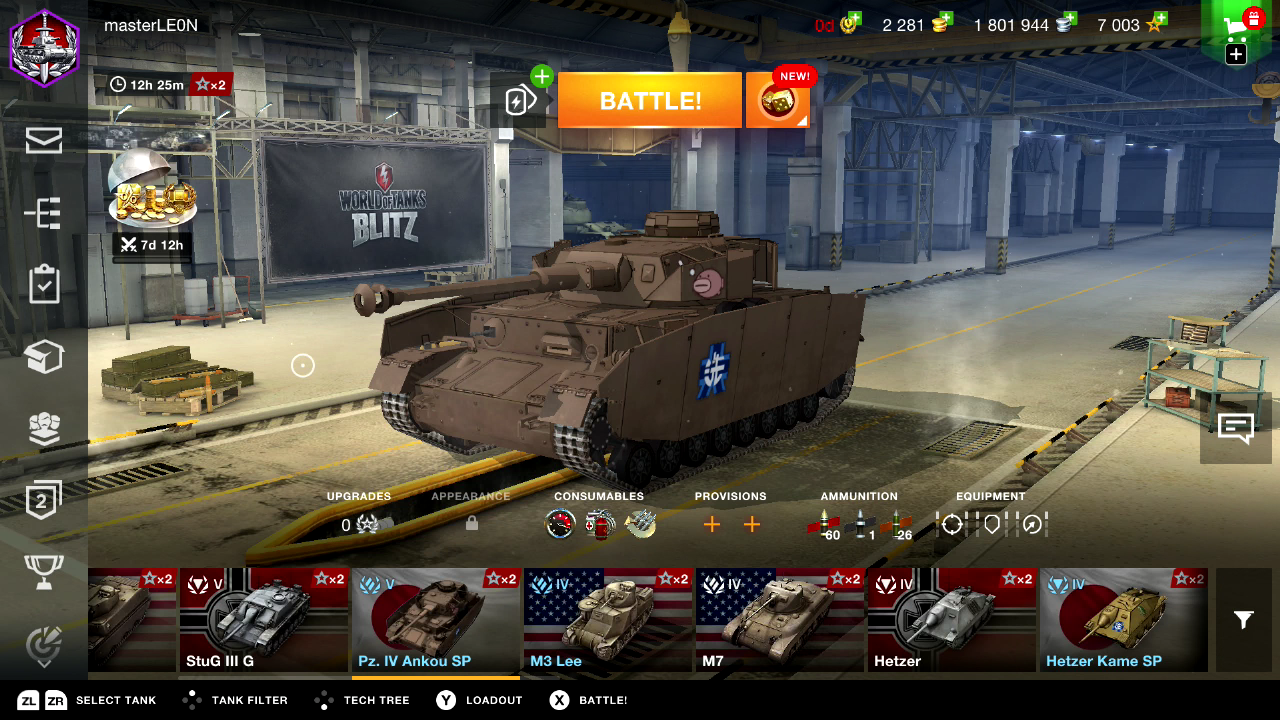Screen dimensions: 1280x720
Task: Open the chat panel
Action: pyautogui.click(x=1236, y=428)
